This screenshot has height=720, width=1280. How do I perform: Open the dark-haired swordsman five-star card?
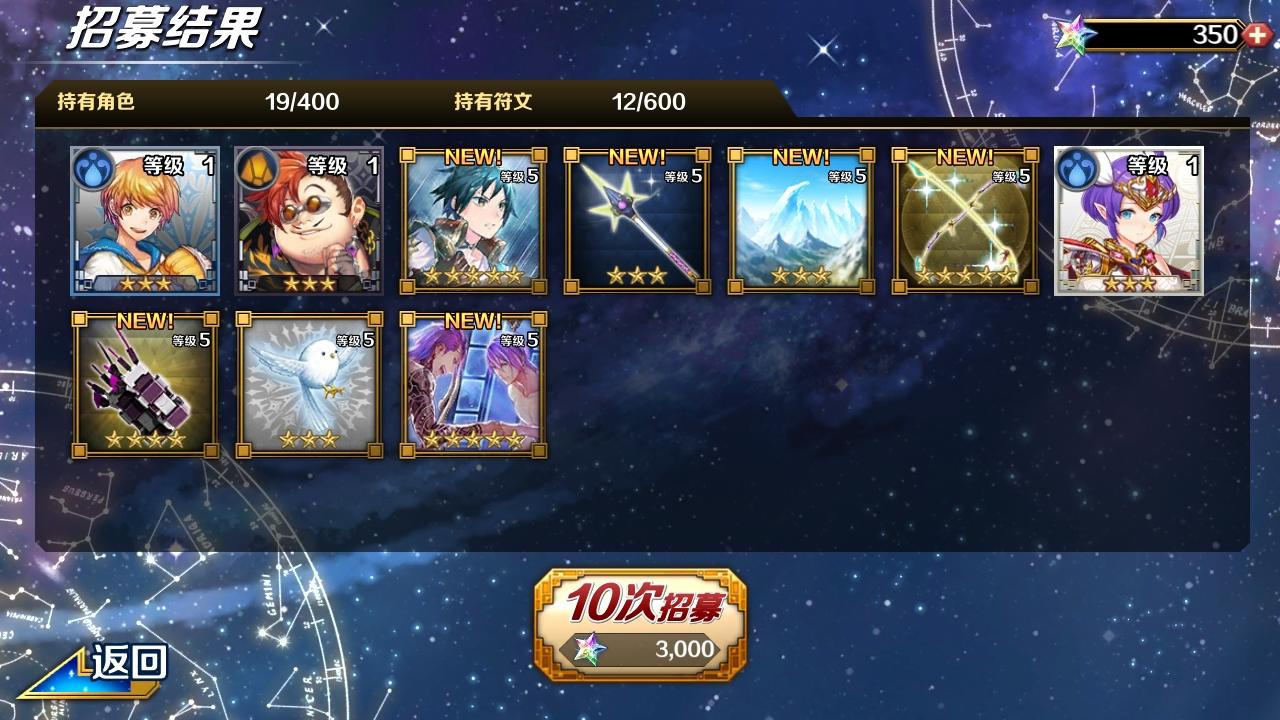(x=472, y=222)
